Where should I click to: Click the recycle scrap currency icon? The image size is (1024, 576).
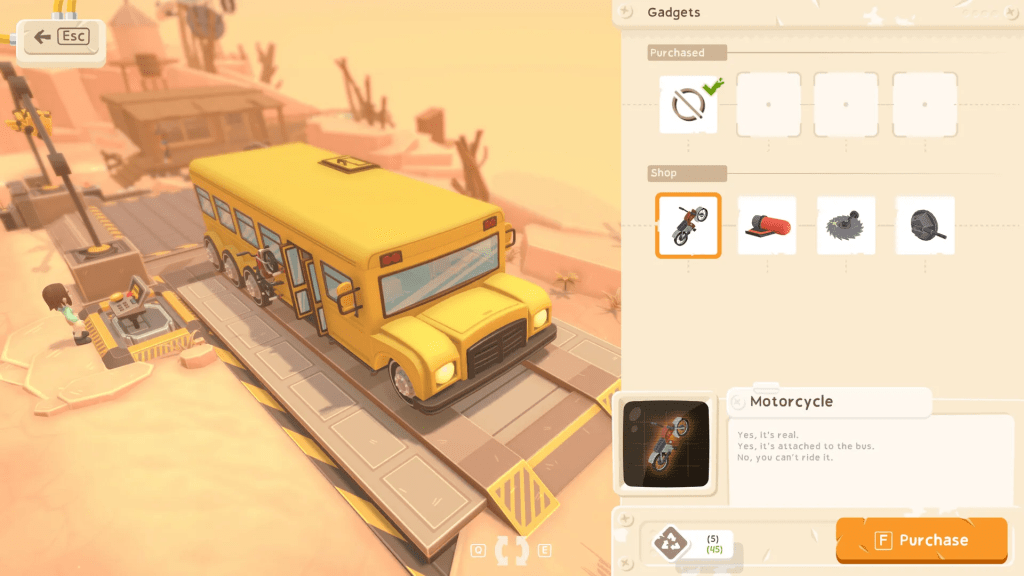[x=670, y=543]
